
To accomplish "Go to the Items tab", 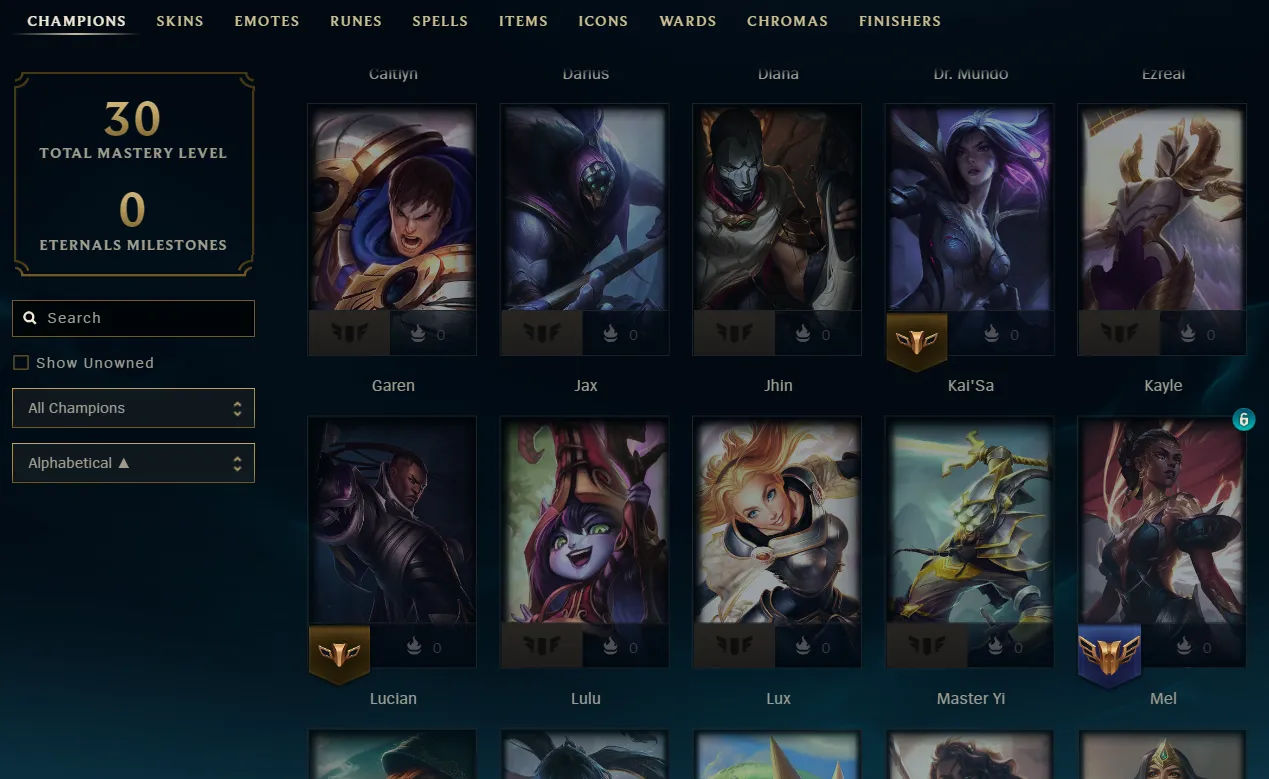I will tap(523, 21).
